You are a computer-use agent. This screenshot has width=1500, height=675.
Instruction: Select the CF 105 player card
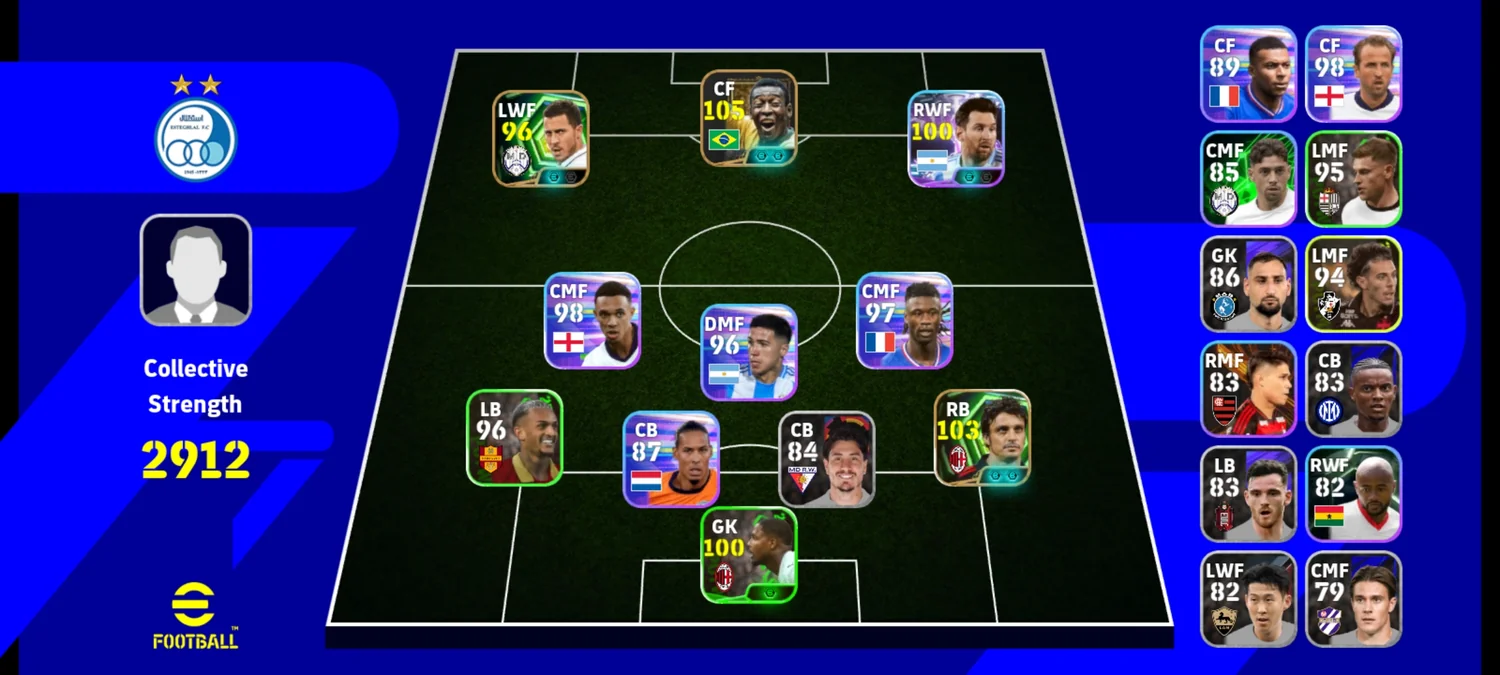pos(748,117)
